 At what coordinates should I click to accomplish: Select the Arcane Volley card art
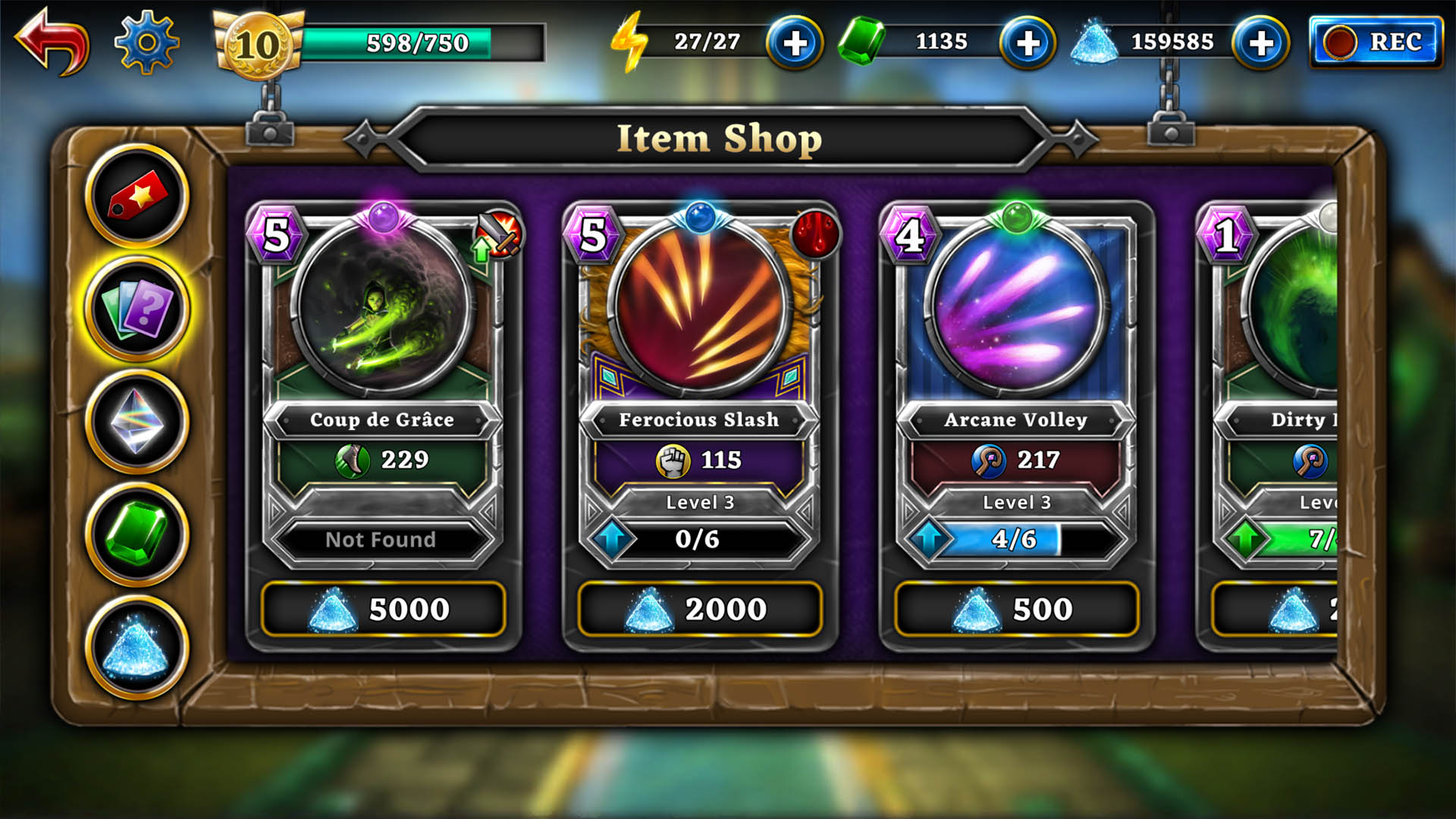[1016, 307]
